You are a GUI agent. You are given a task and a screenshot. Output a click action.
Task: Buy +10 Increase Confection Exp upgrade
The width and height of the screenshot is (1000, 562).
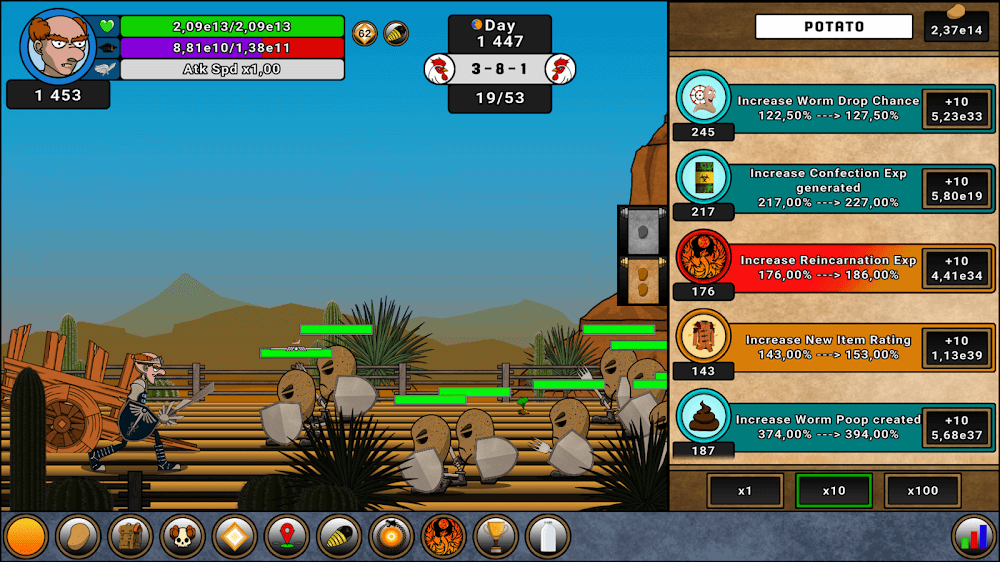click(x=957, y=188)
